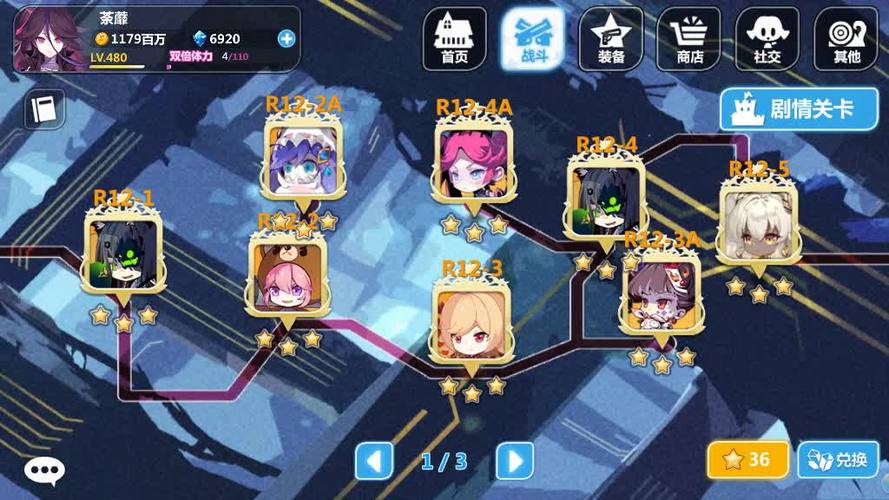Open the 商店 shop tab
Image resolution: width=889 pixels, height=500 pixels.
(x=689, y=40)
